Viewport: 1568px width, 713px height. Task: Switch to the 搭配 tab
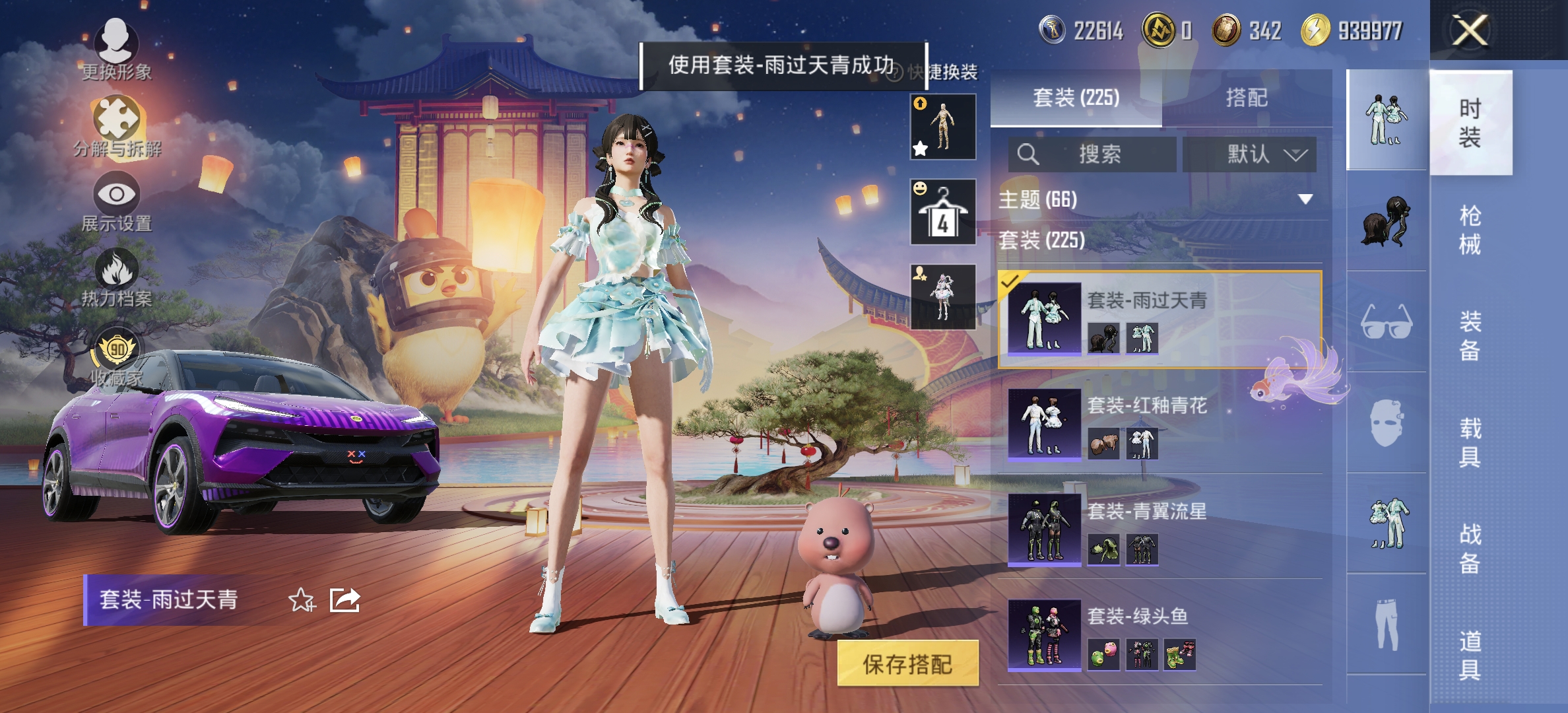[x=1246, y=98]
